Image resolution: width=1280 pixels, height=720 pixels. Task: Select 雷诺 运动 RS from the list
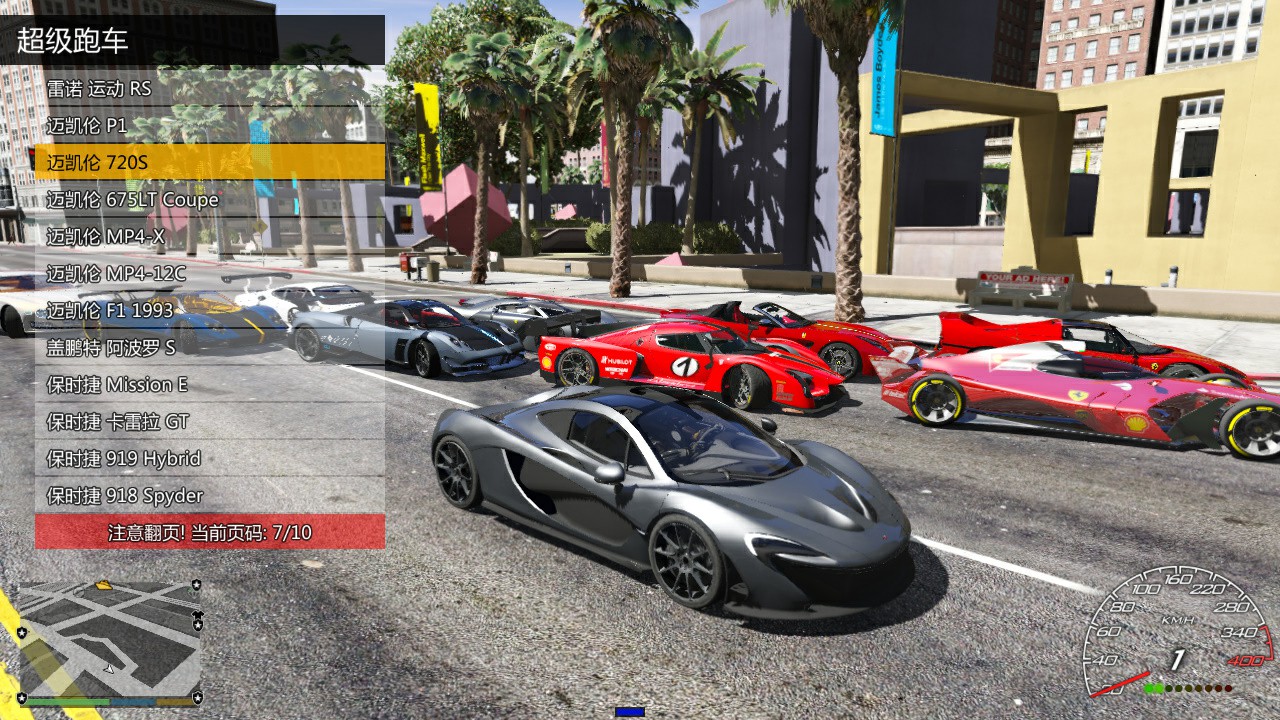point(210,88)
